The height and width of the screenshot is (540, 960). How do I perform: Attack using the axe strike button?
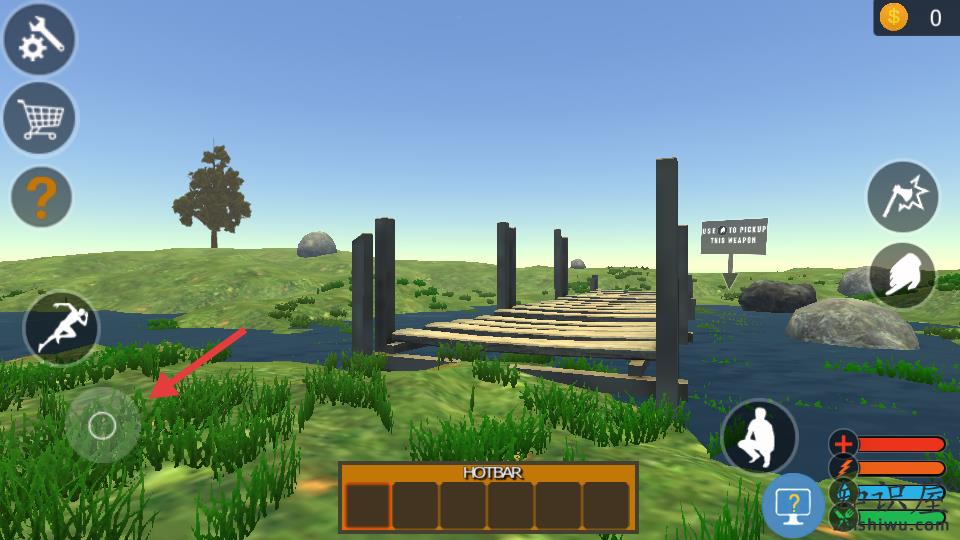point(902,197)
